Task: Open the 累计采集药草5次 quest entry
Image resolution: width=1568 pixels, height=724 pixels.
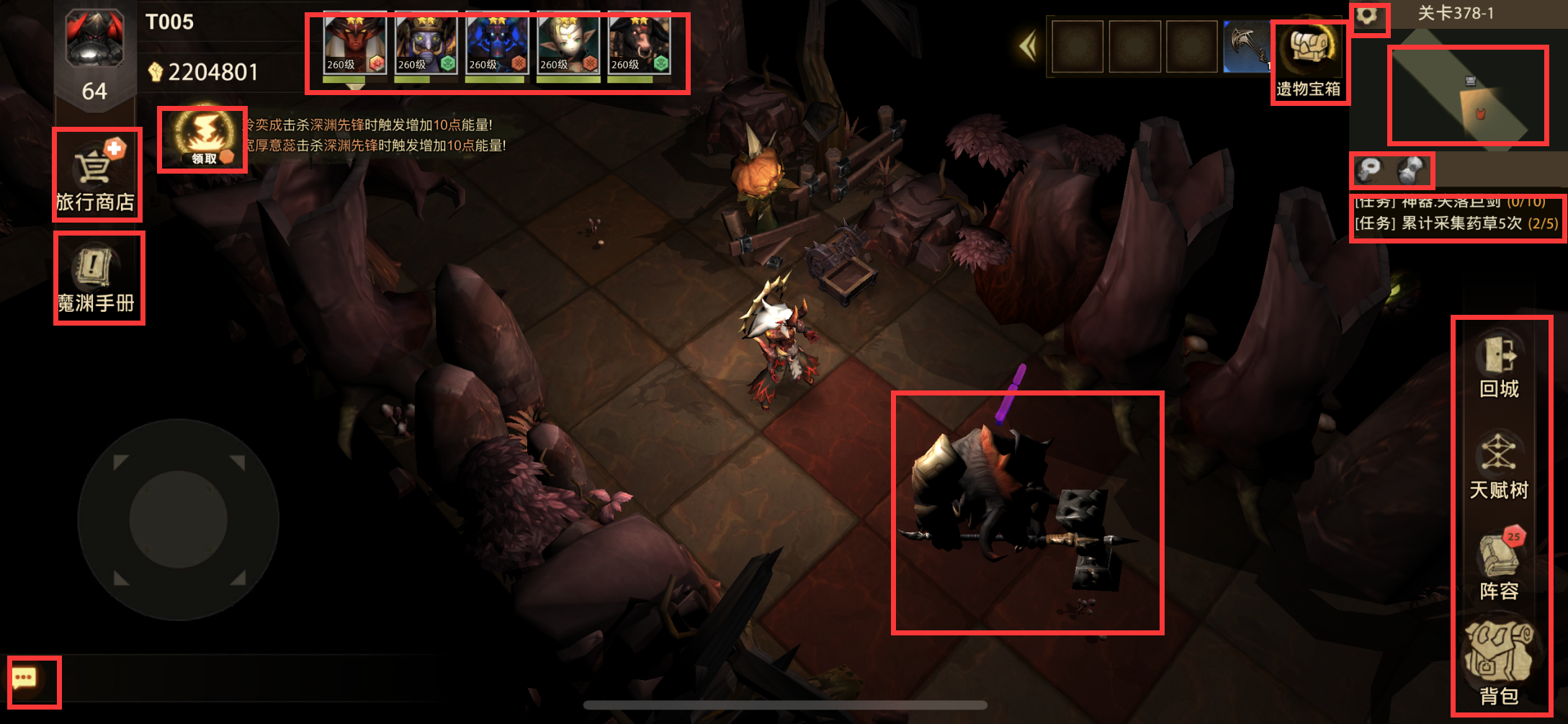Action: (x=1456, y=223)
